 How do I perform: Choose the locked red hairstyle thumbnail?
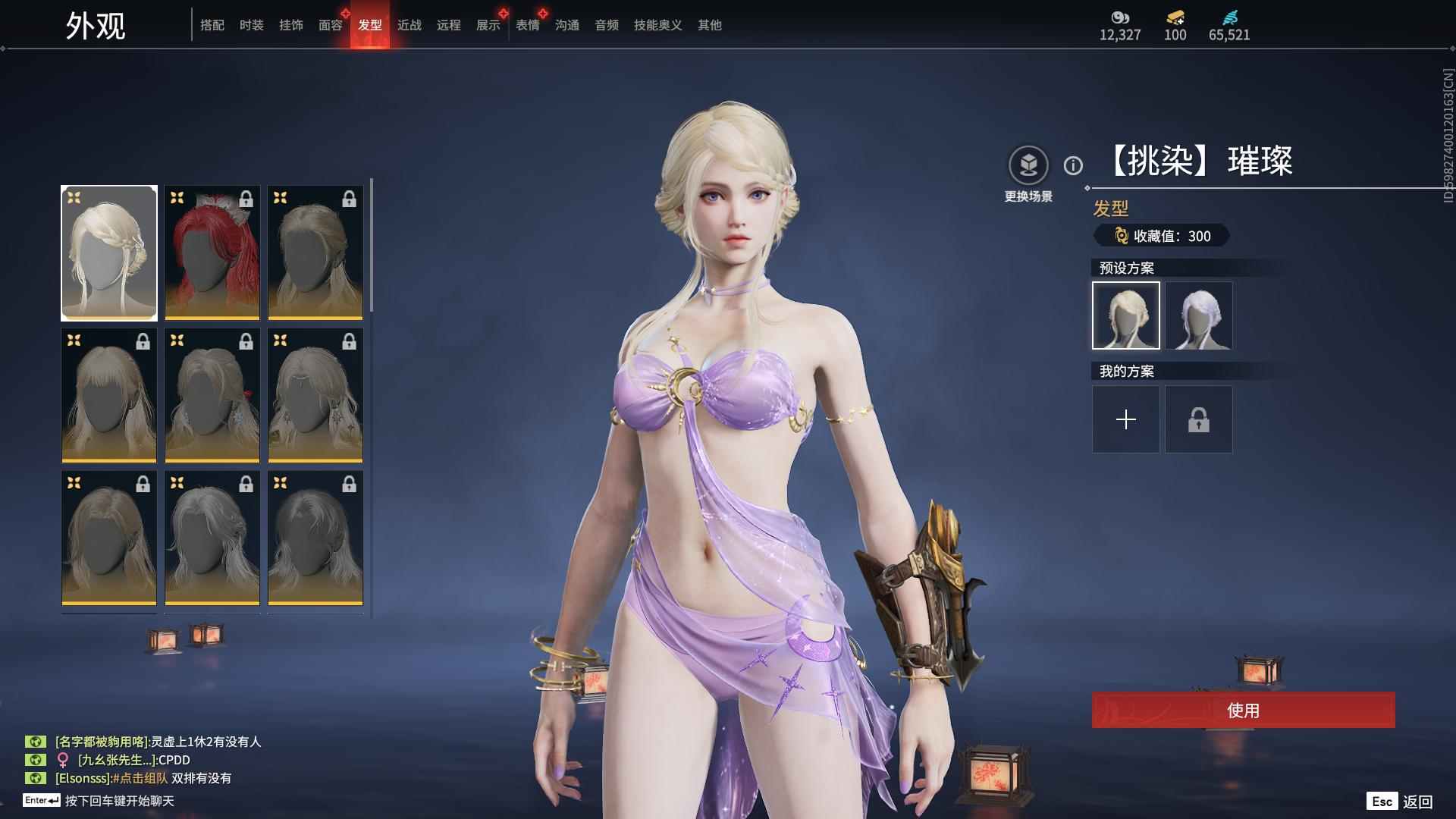pyautogui.click(x=212, y=253)
